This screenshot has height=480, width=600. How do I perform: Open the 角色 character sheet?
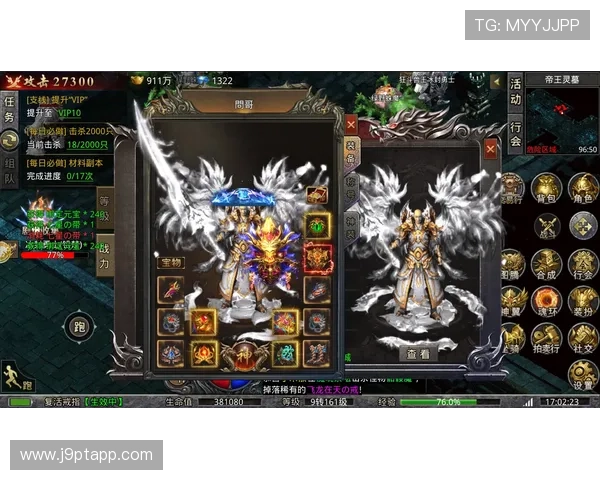pyautogui.click(x=582, y=188)
